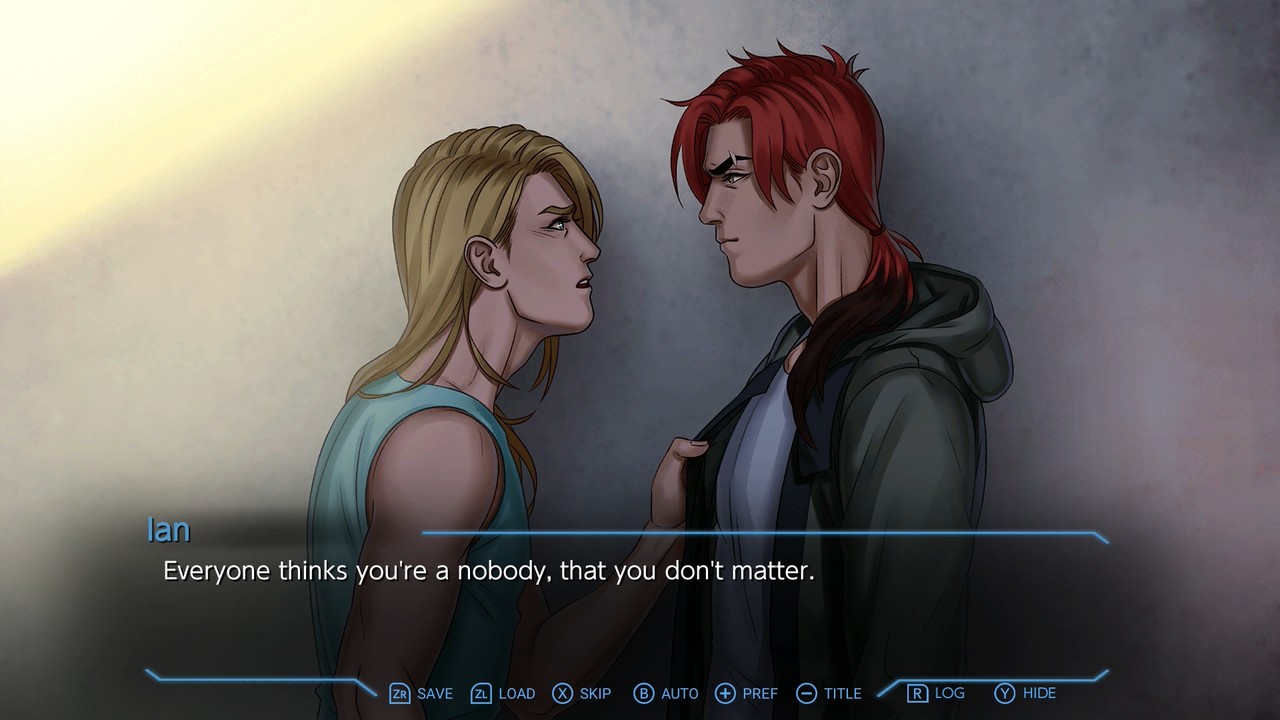This screenshot has width=1280, height=720.
Task: Enable auto-advance using the AUTO control
Action: 679,693
